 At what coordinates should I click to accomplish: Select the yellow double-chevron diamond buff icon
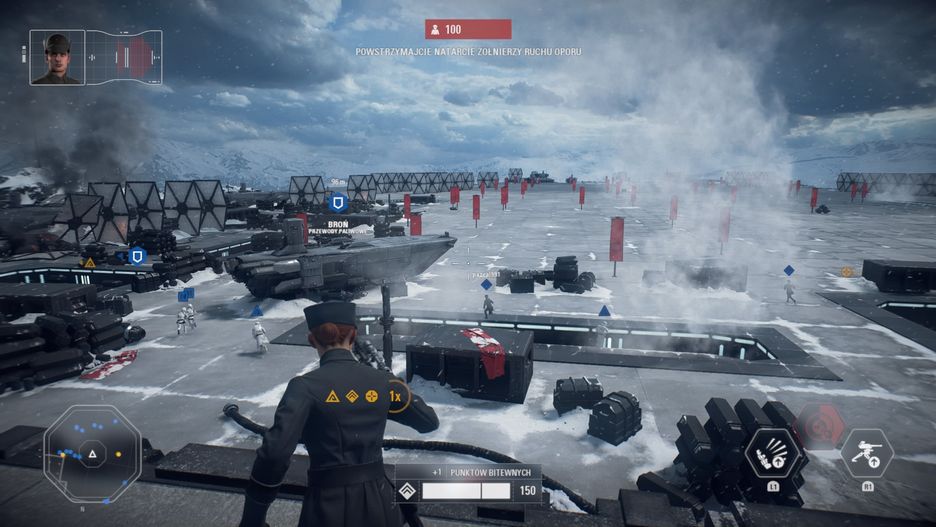(352, 396)
